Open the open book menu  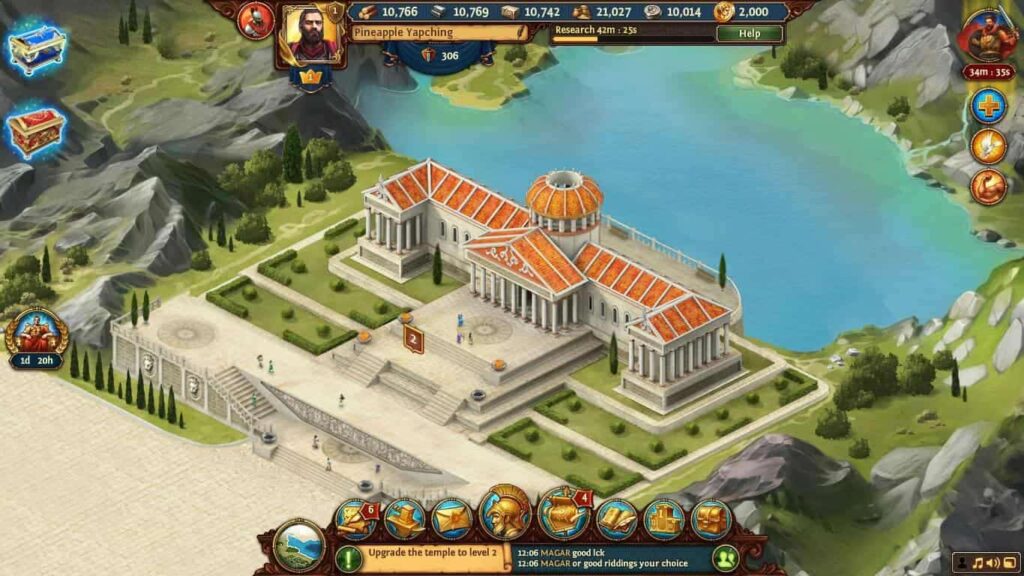point(617,519)
